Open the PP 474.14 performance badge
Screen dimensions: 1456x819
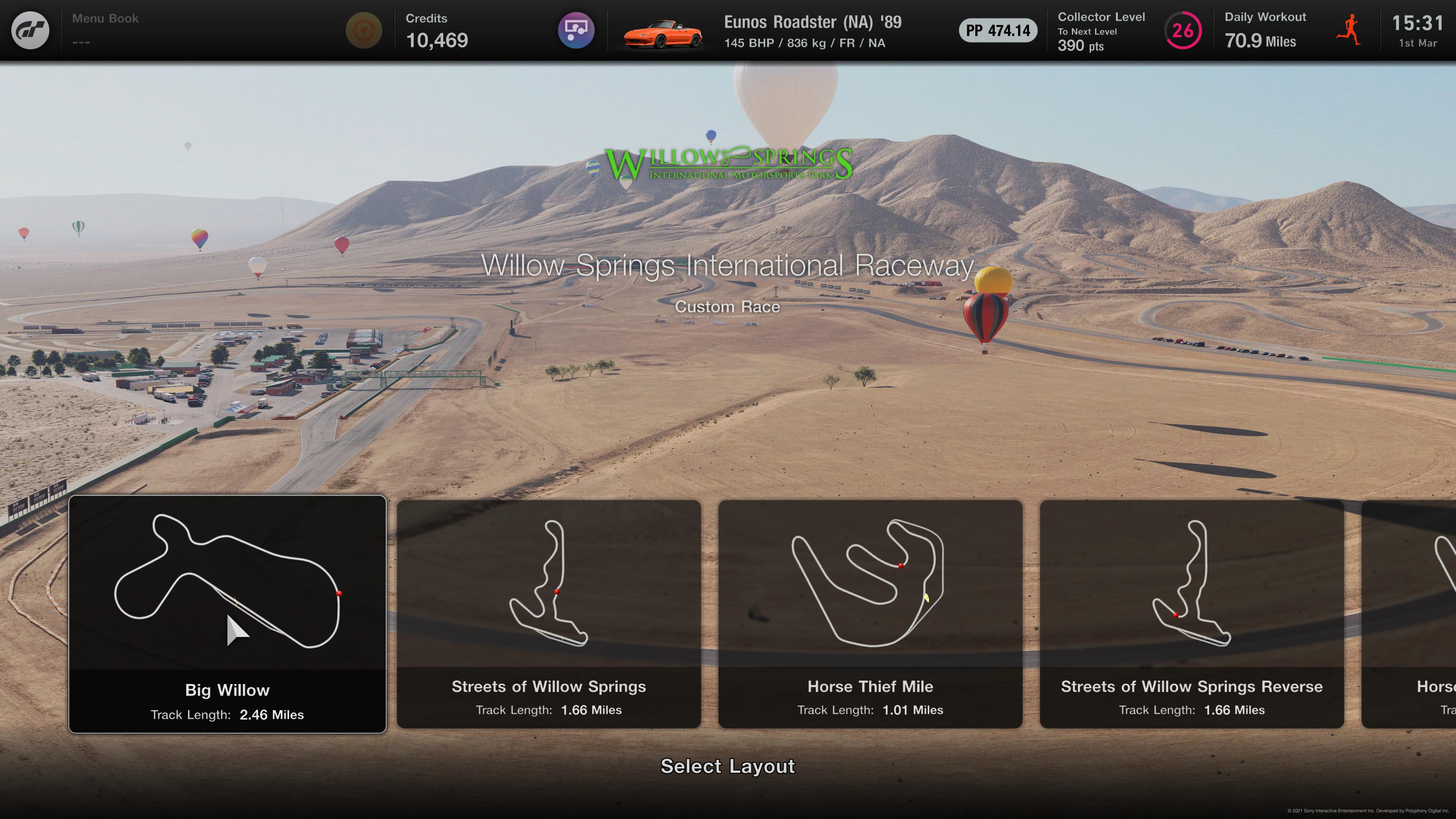coord(997,30)
